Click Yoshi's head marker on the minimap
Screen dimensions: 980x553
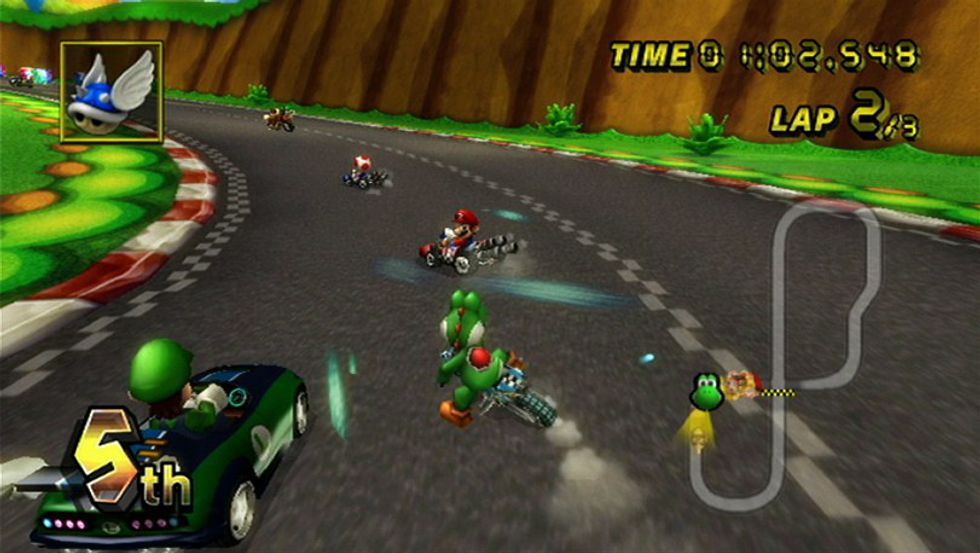[706, 391]
